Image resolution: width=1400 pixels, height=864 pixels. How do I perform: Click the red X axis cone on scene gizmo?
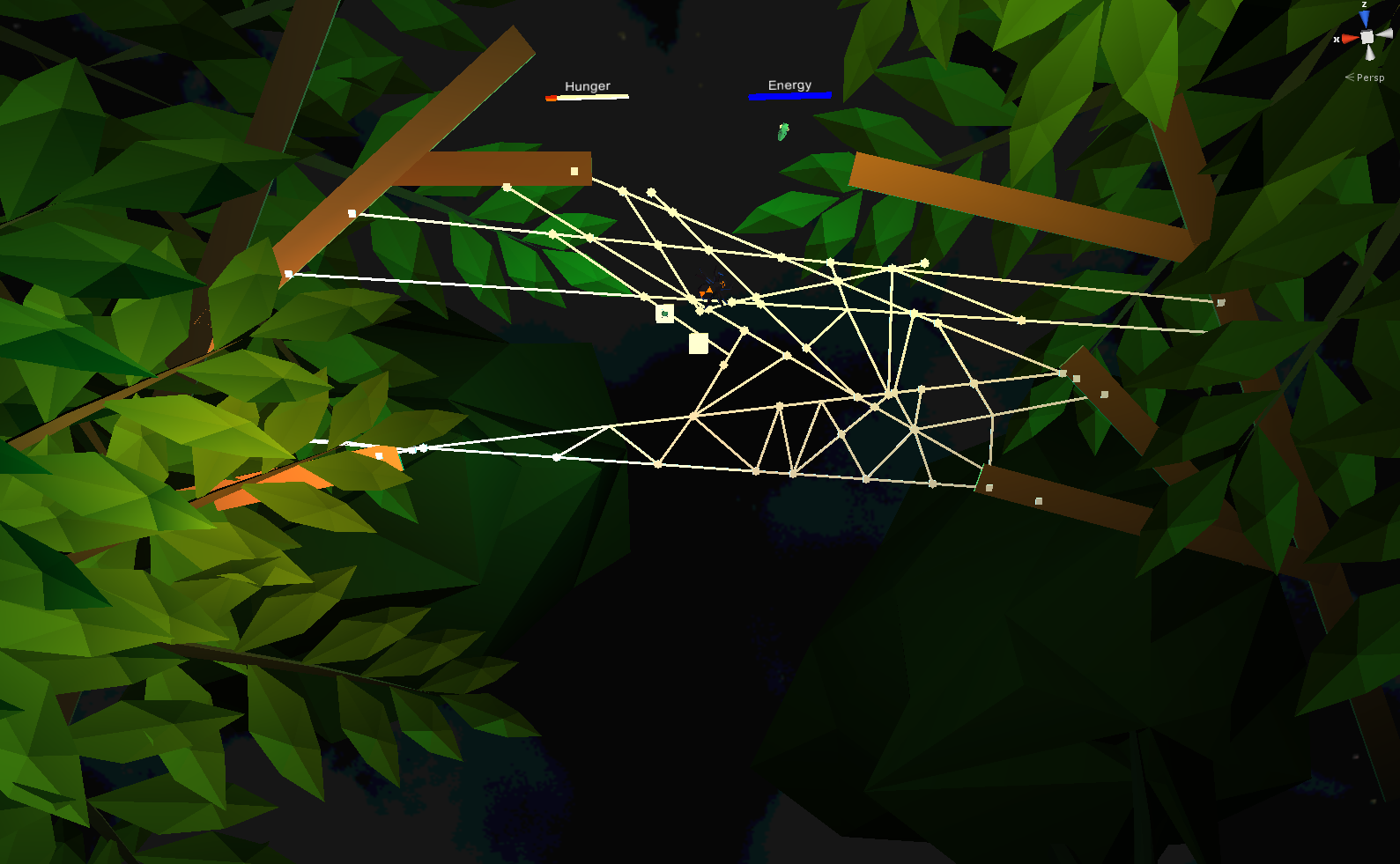[x=1351, y=39]
